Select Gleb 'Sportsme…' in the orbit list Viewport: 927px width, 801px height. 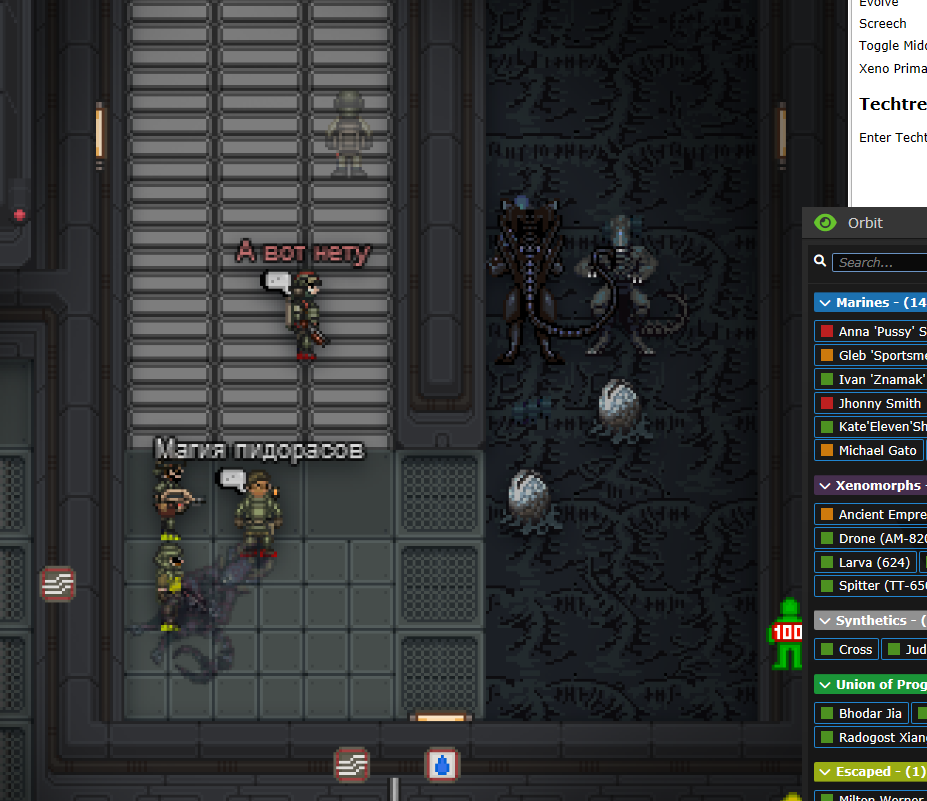pyautogui.click(x=872, y=355)
